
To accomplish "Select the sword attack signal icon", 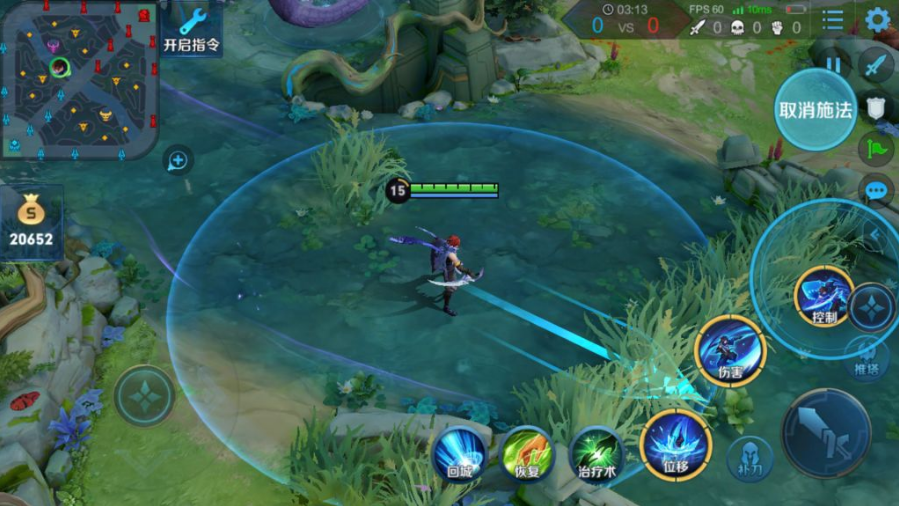I will [x=876, y=65].
